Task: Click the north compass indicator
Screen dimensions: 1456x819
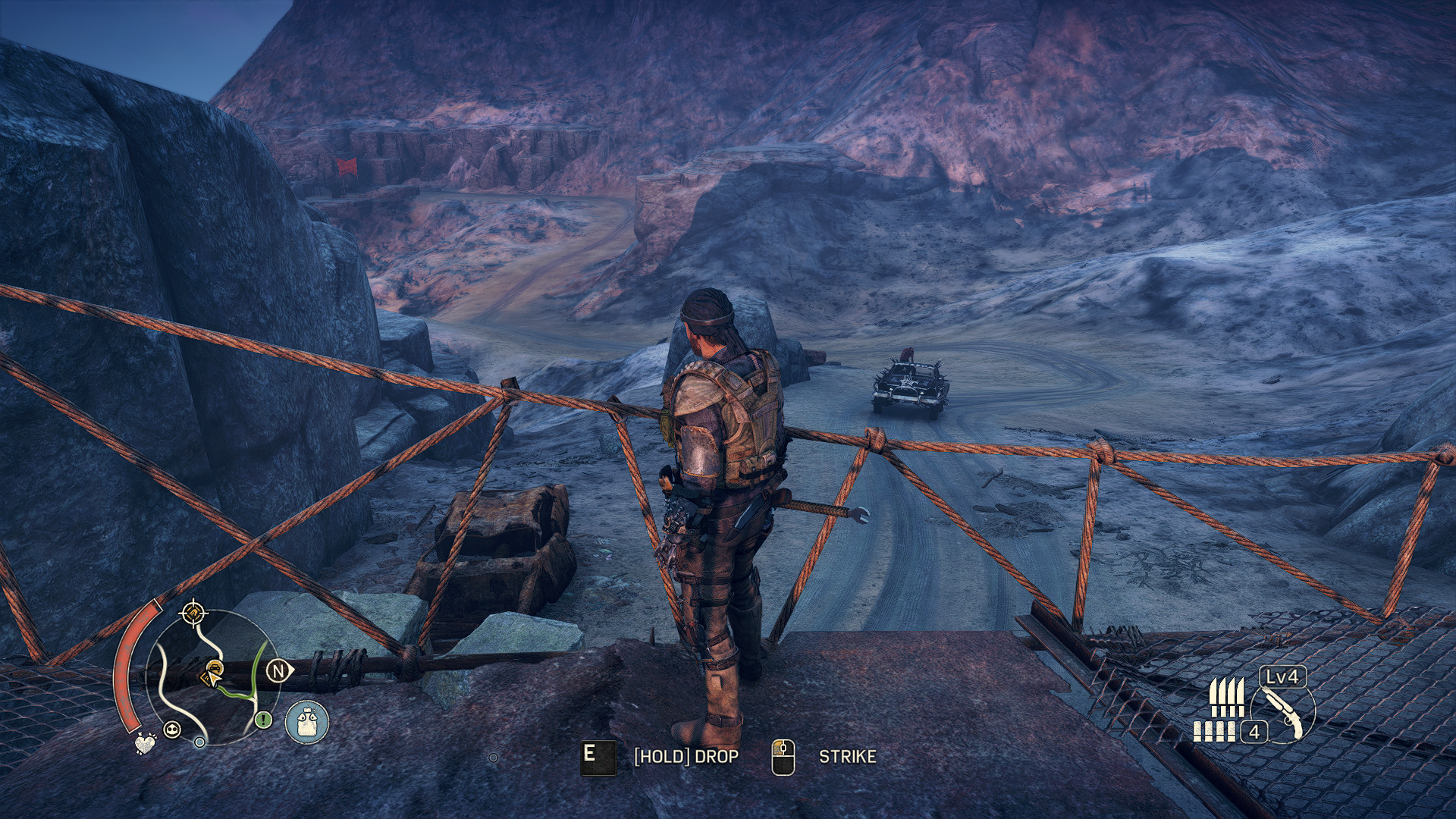Action: tap(279, 670)
